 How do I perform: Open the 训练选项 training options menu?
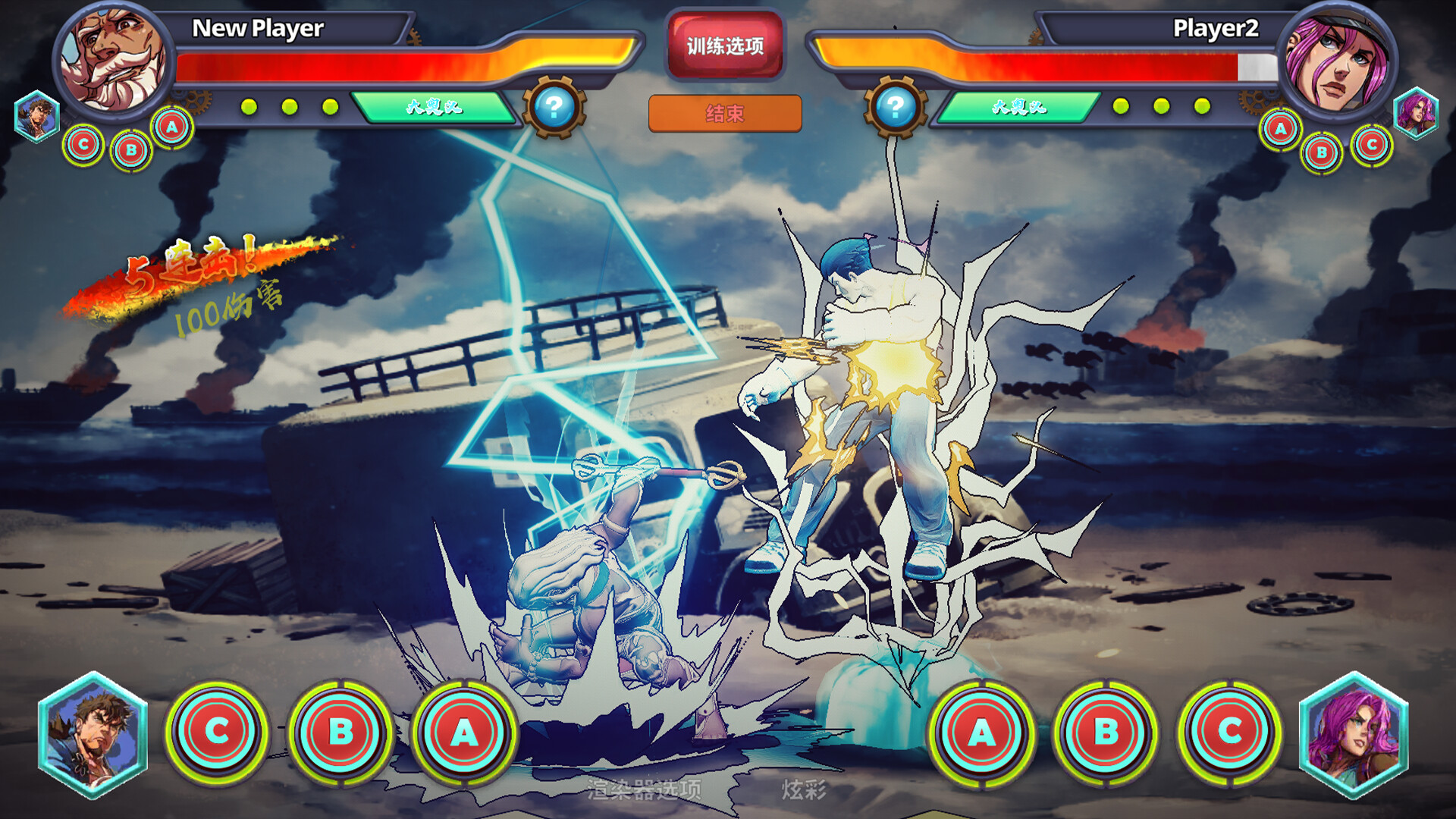[724, 44]
